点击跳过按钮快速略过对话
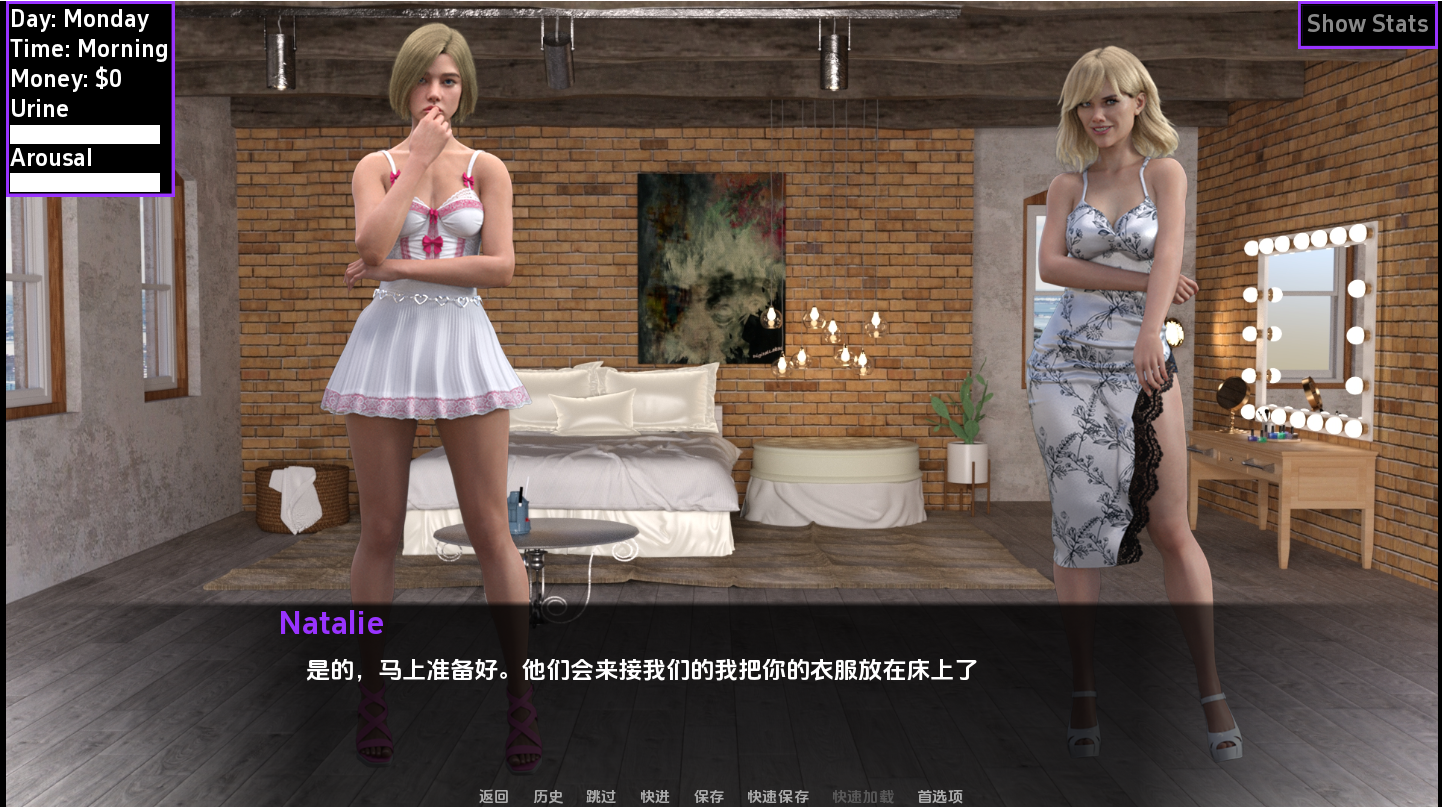Screen dimensions: 1442x807 [600, 796]
